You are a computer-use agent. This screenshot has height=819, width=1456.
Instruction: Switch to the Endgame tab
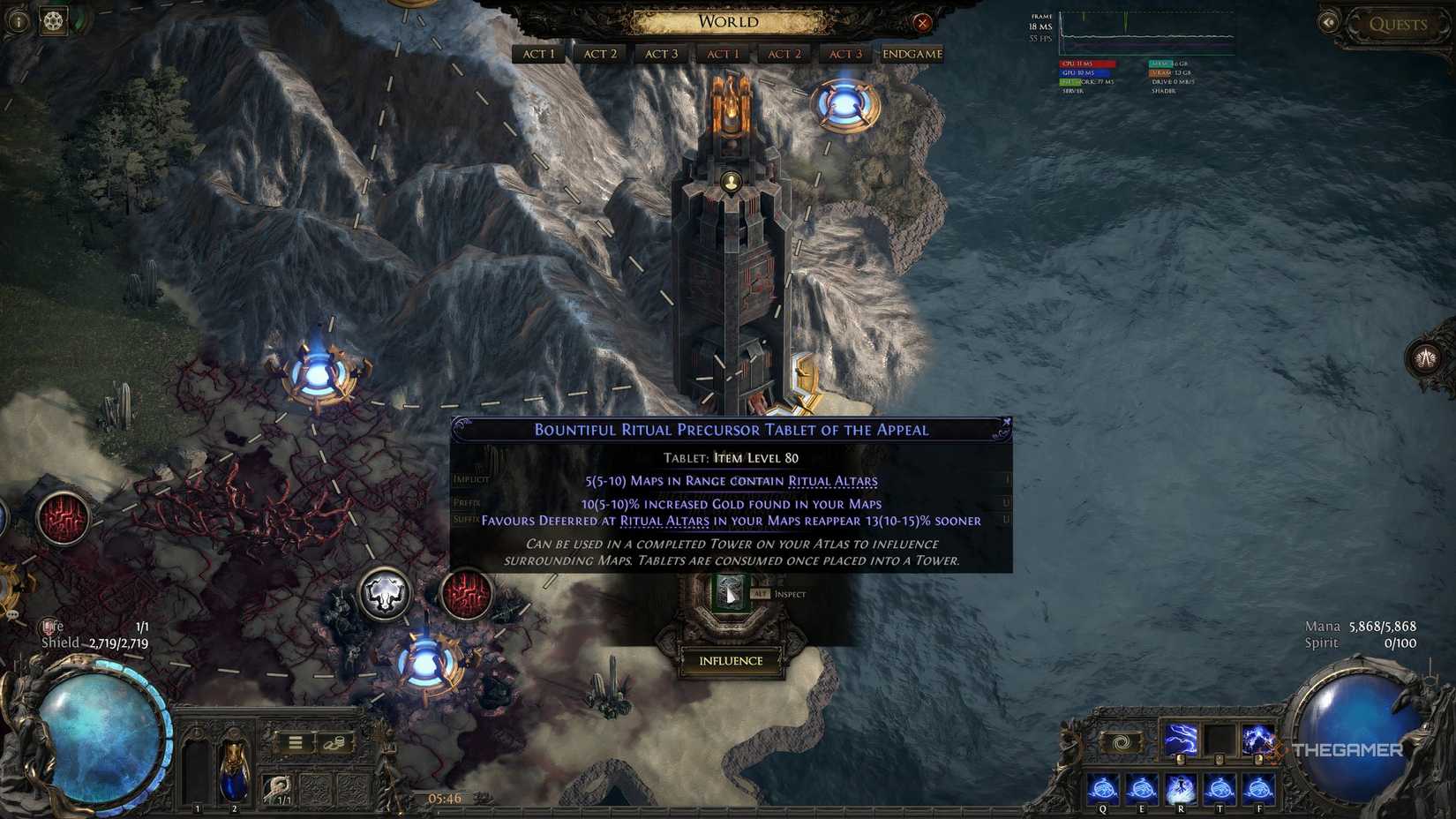(x=911, y=54)
